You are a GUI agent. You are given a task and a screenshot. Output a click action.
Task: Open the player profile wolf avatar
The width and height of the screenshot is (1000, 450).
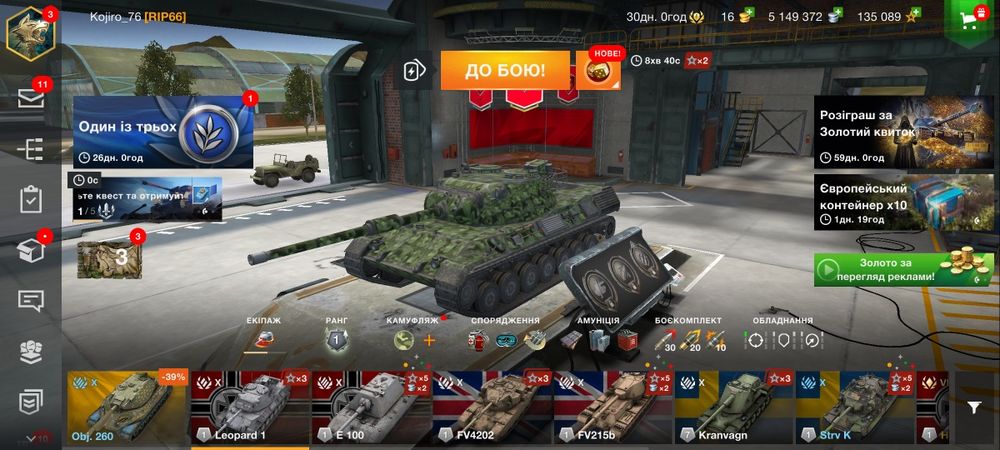(x=30, y=33)
